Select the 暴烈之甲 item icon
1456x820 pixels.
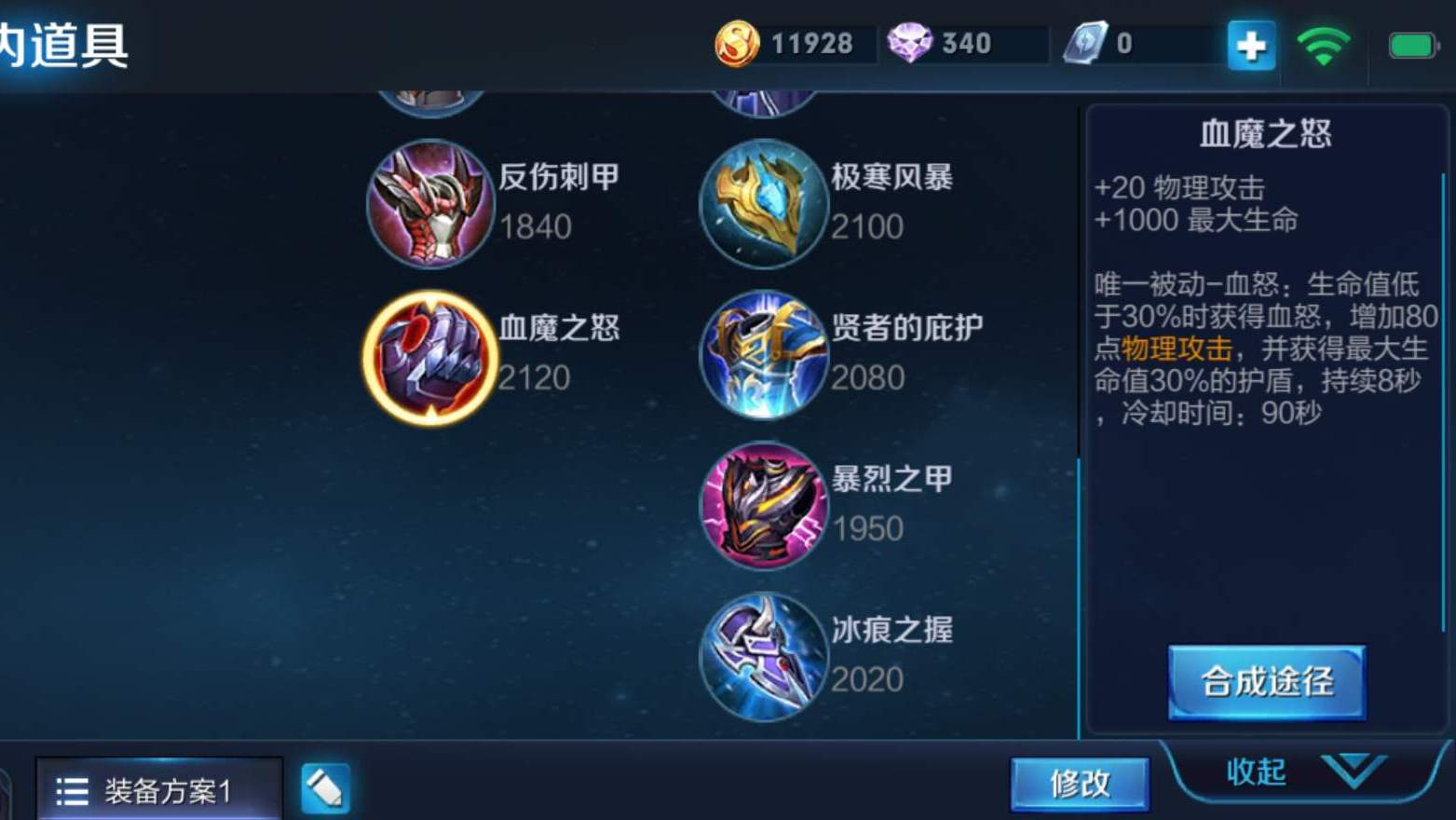[764, 506]
